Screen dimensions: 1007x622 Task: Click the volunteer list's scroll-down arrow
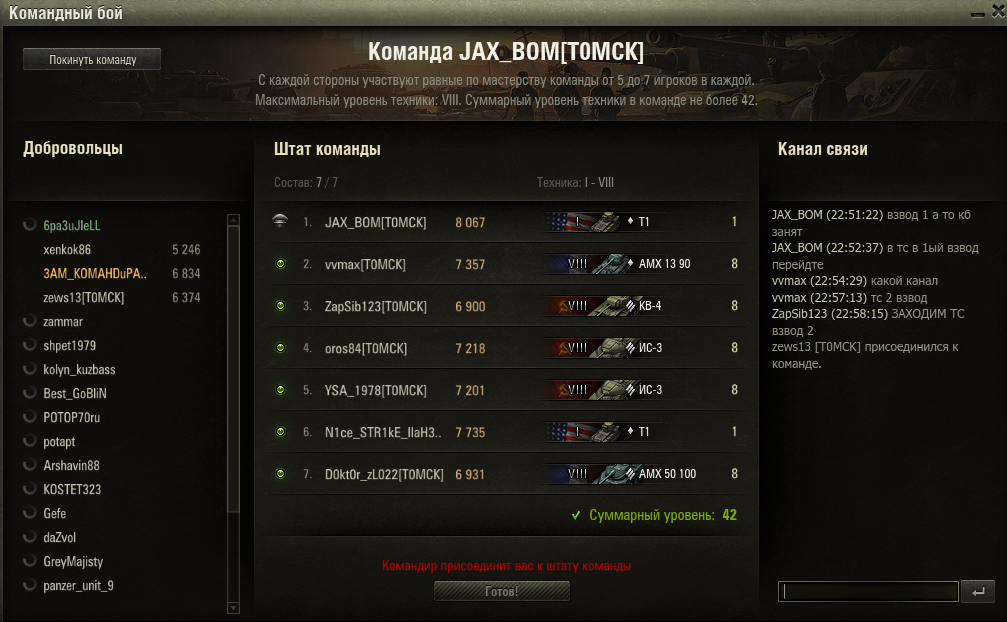point(234,606)
